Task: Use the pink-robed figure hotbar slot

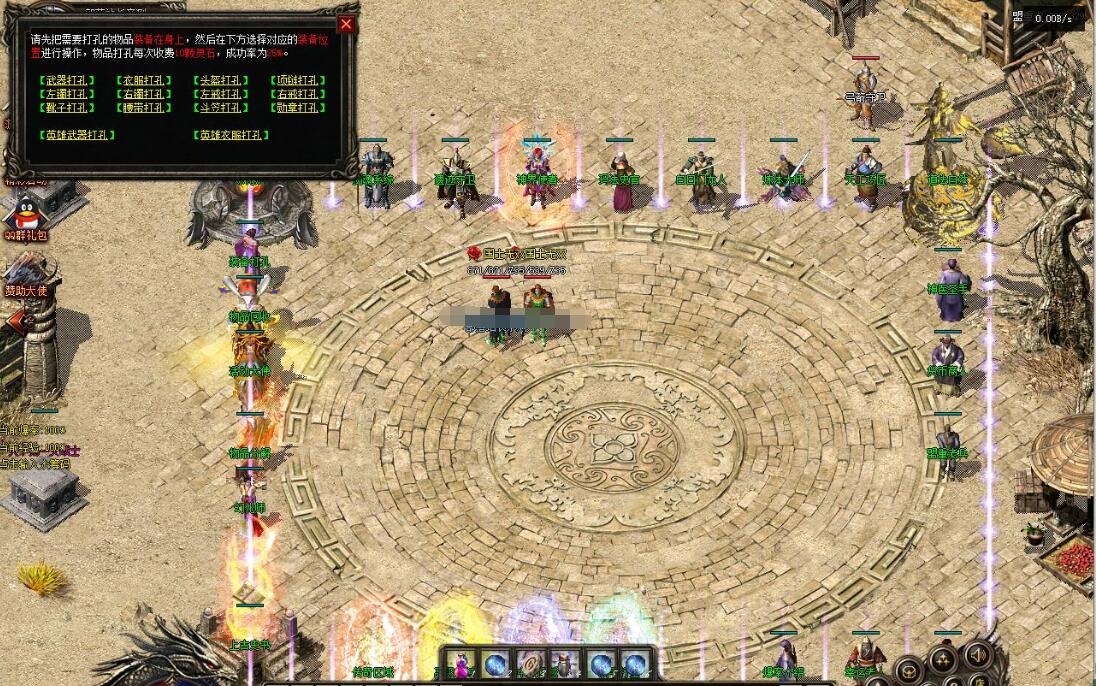Action: [463, 665]
